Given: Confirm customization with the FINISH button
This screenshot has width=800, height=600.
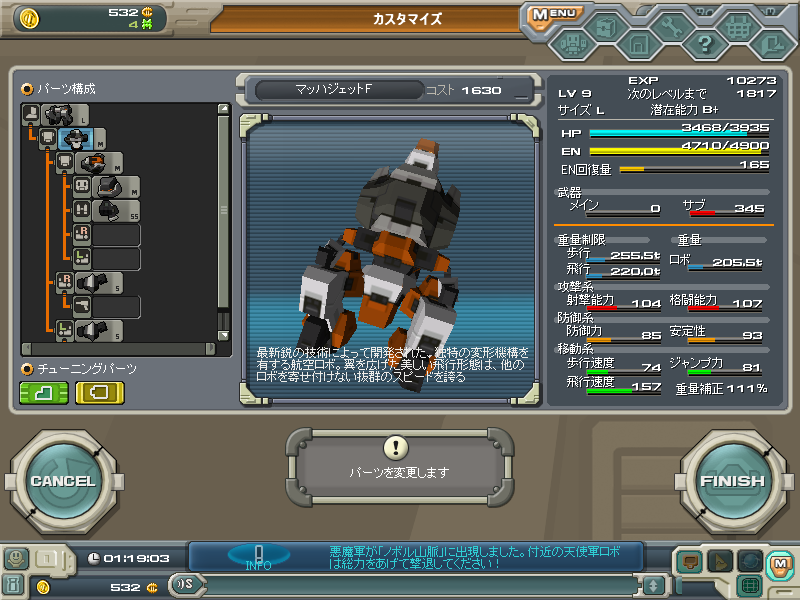Looking at the screenshot, I should tap(732, 481).
